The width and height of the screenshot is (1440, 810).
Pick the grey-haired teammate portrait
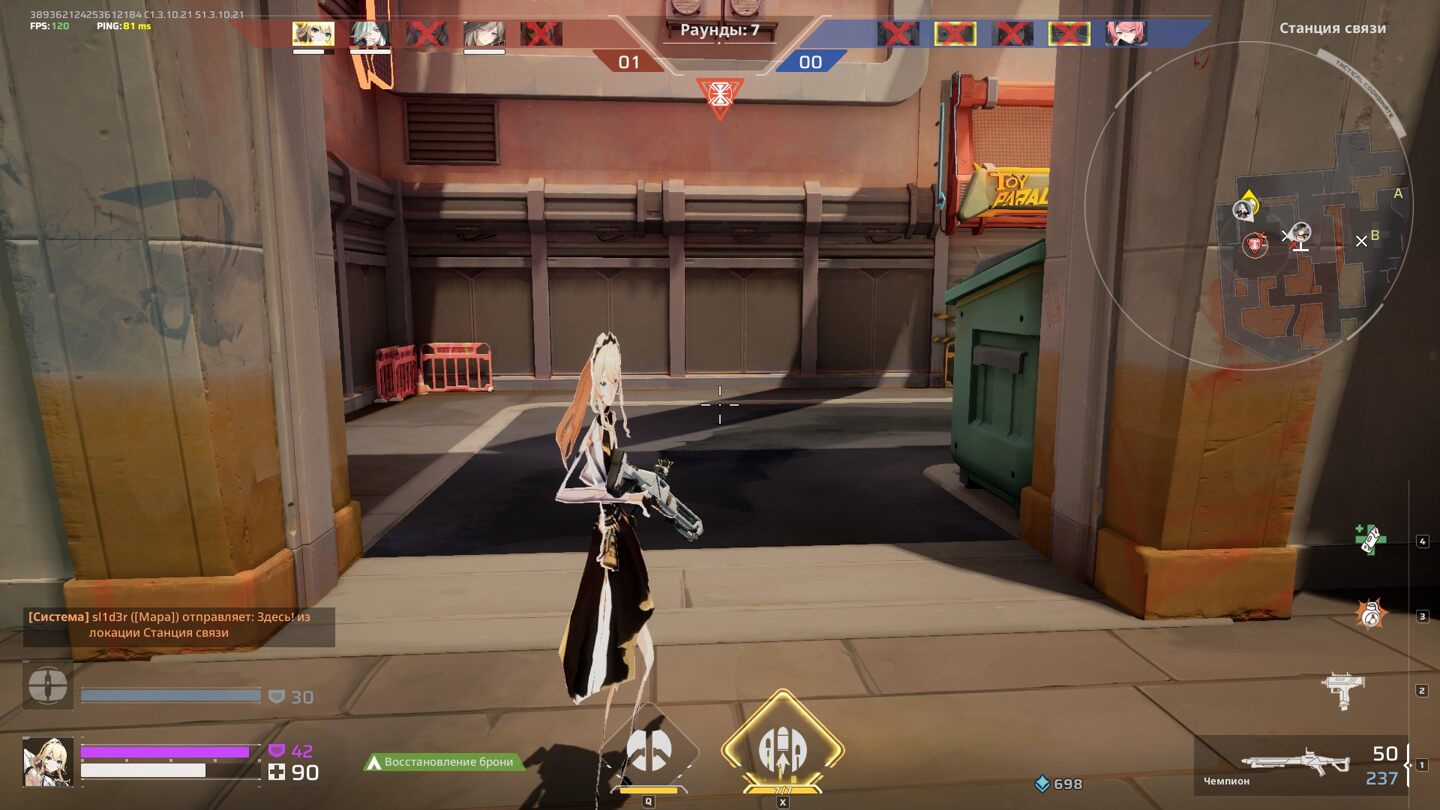point(484,34)
